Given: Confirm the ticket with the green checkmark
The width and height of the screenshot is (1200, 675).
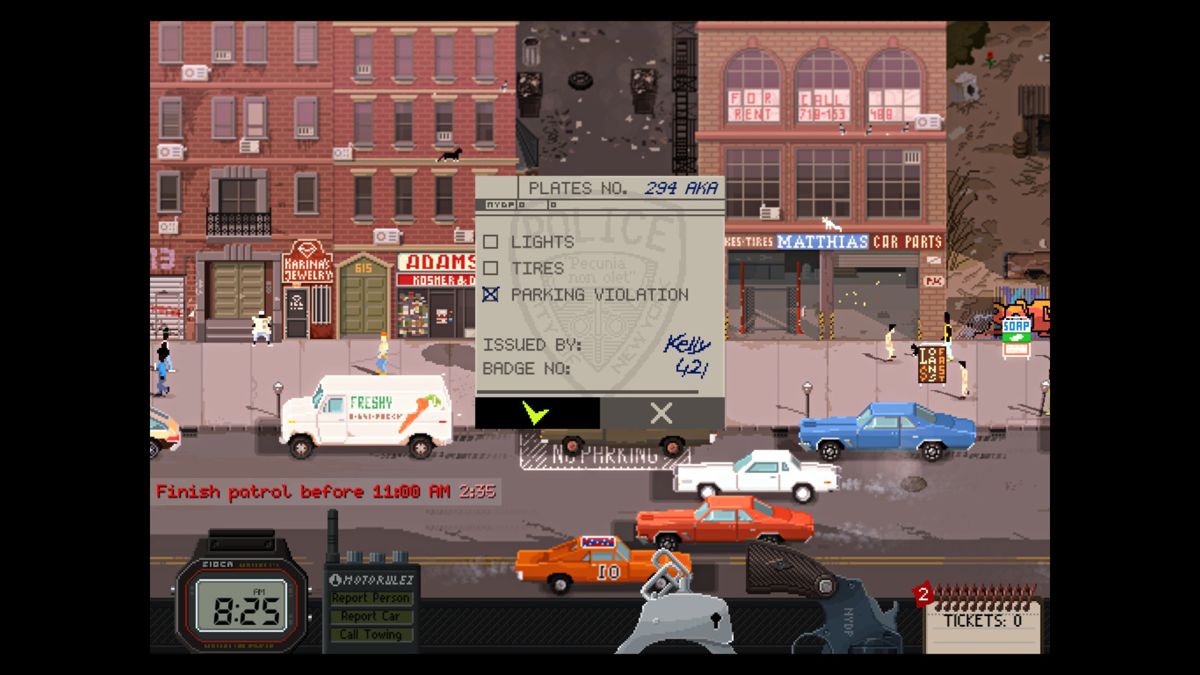Looking at the screenshot, I should [537, 413].
